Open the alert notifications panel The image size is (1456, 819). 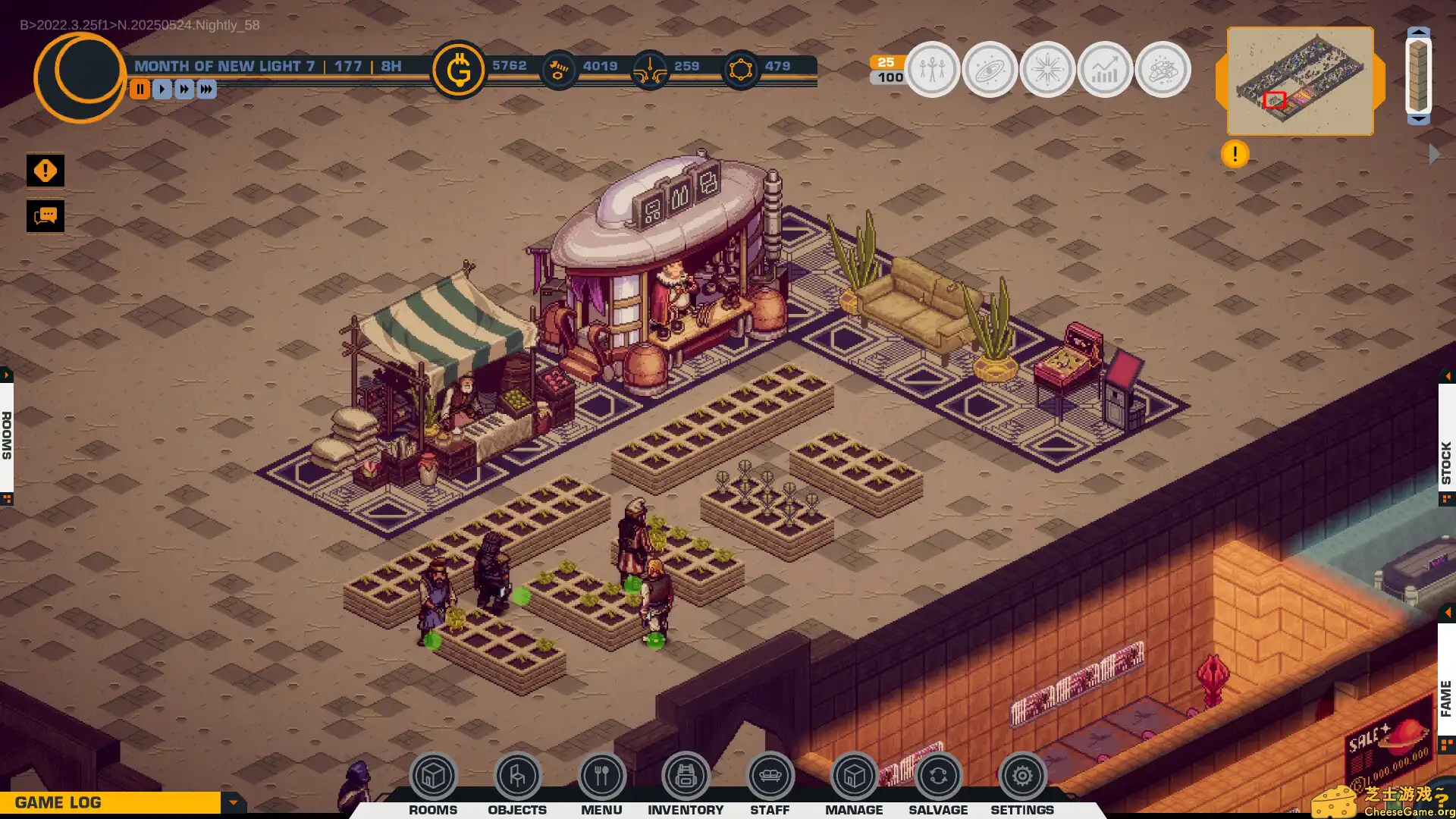pos(45,170)
